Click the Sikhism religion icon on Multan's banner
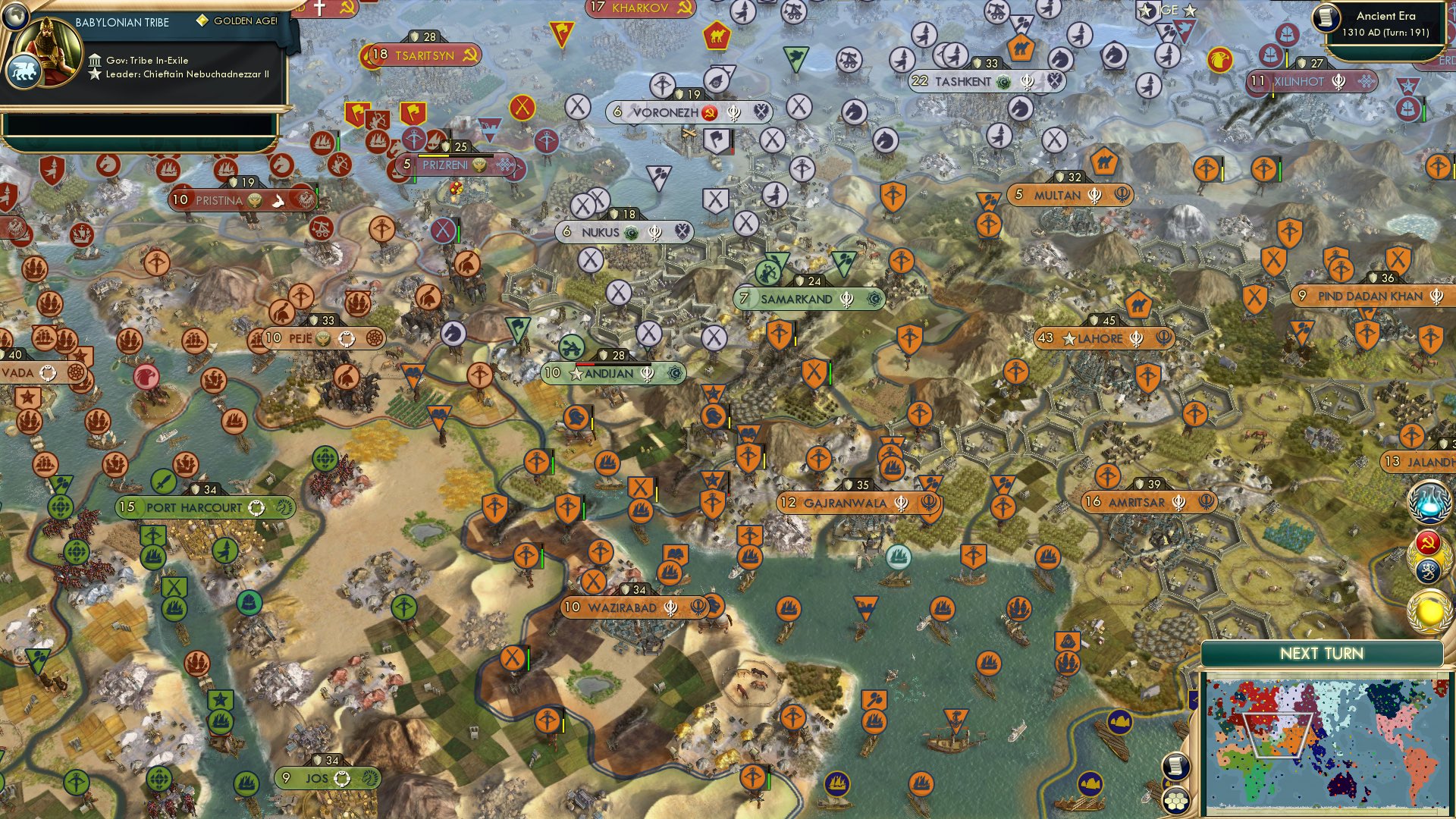The height and width of the screenshot is (819, 1456). coord(1093,196)
